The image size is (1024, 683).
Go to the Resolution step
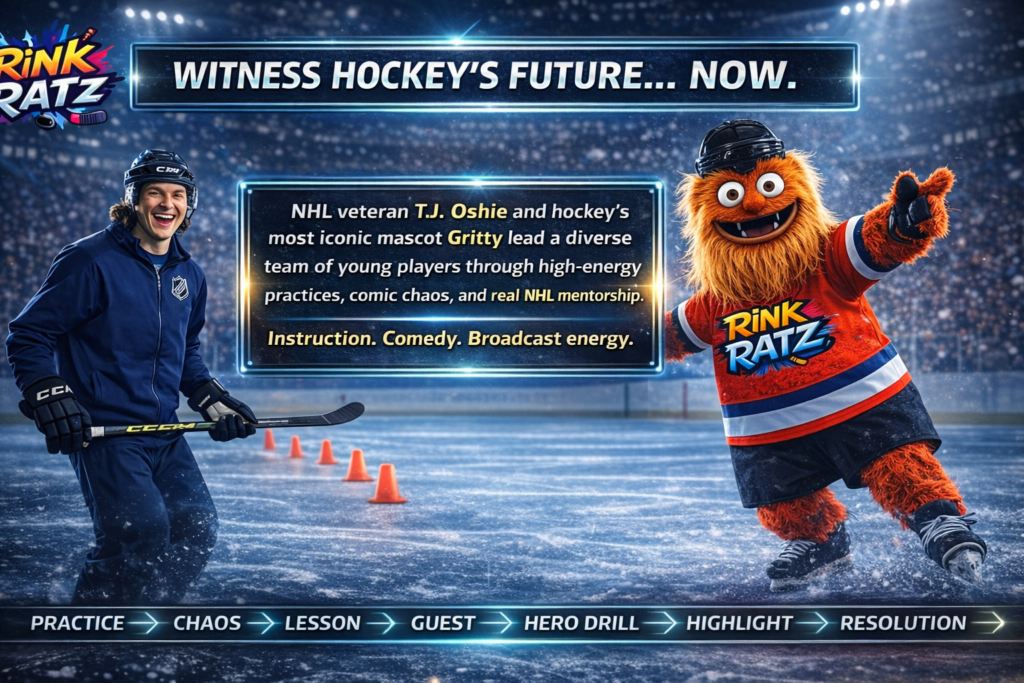pyautogui.click(x=903, y=623)
